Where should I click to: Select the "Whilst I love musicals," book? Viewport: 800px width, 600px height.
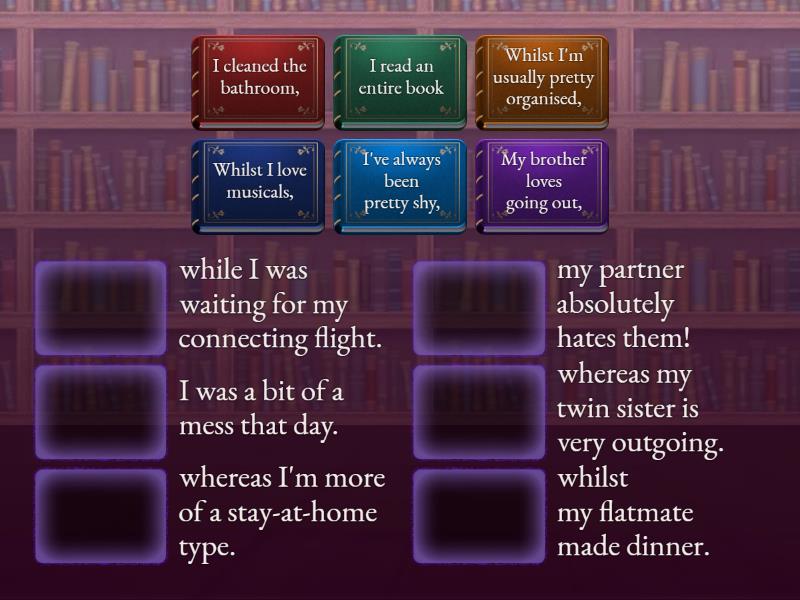258,186
